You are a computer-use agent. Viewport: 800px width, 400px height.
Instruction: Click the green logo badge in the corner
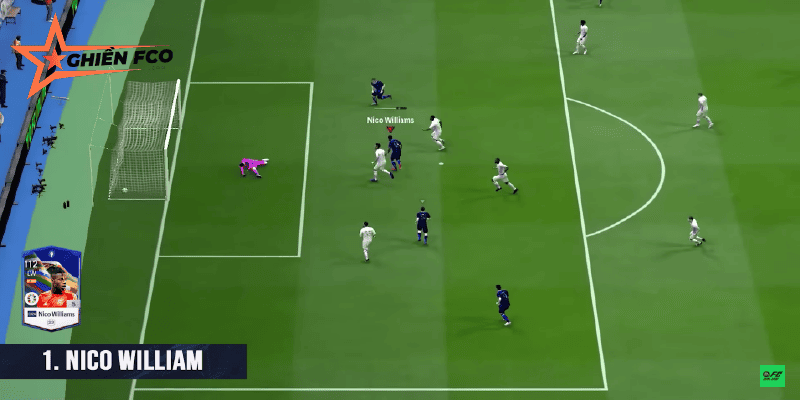click(772, 376)
